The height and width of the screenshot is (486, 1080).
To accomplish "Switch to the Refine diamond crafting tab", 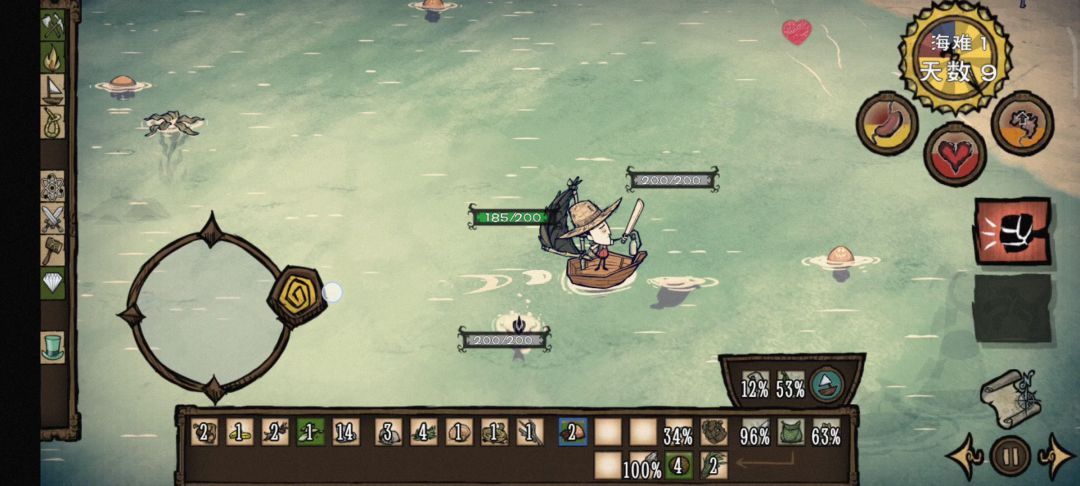I will 52,284.
